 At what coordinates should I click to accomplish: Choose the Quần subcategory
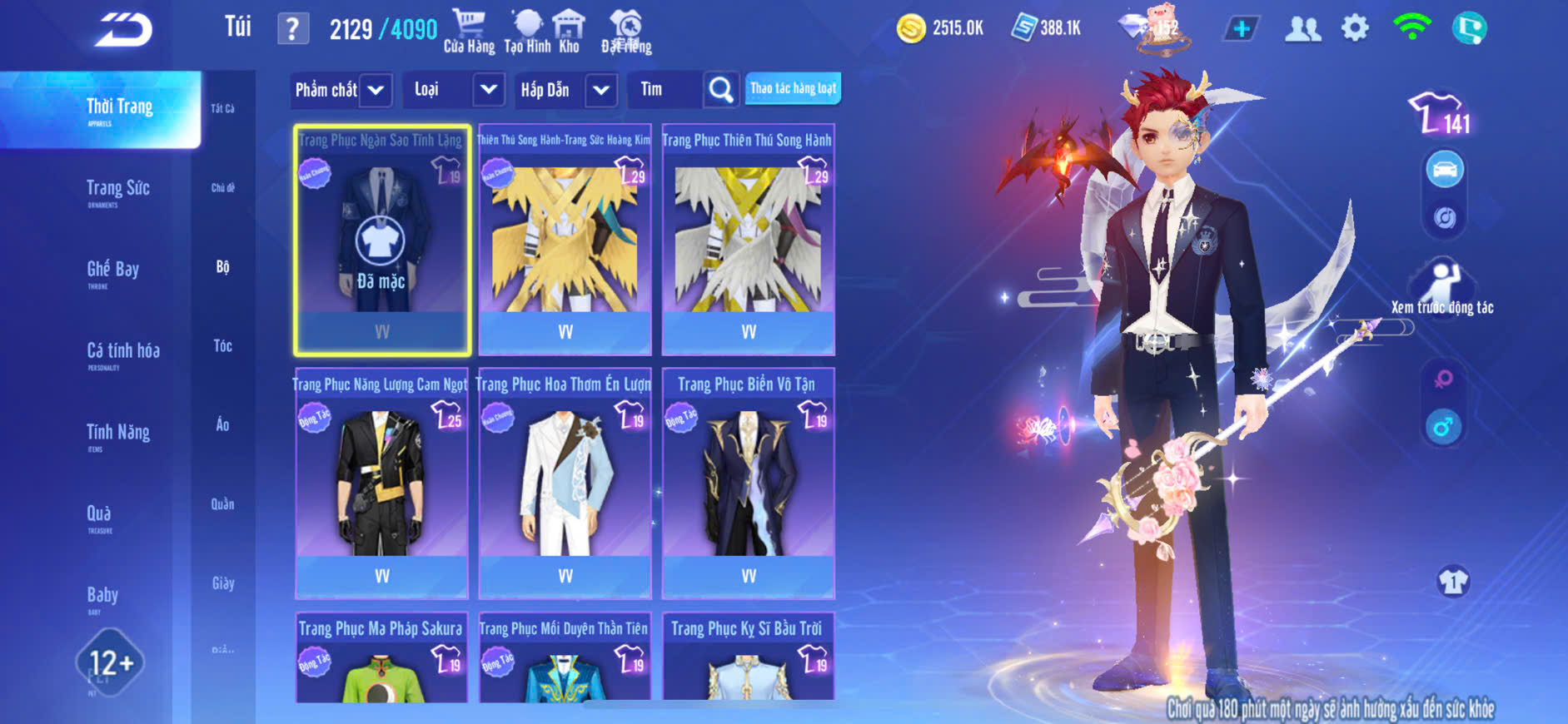pos(222,503)
